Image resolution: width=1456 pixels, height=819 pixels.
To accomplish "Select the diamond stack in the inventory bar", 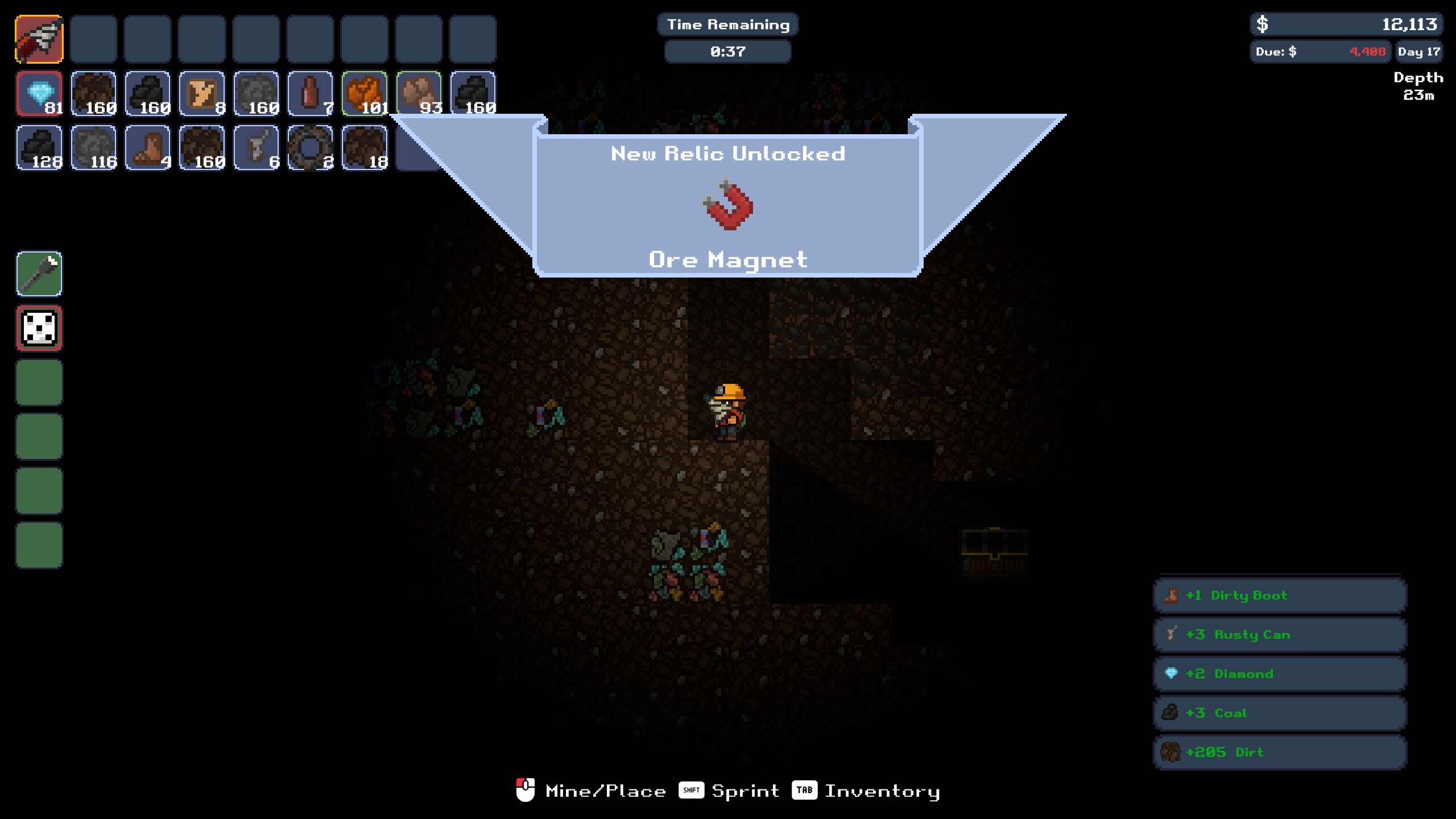I will coord(39,94).
